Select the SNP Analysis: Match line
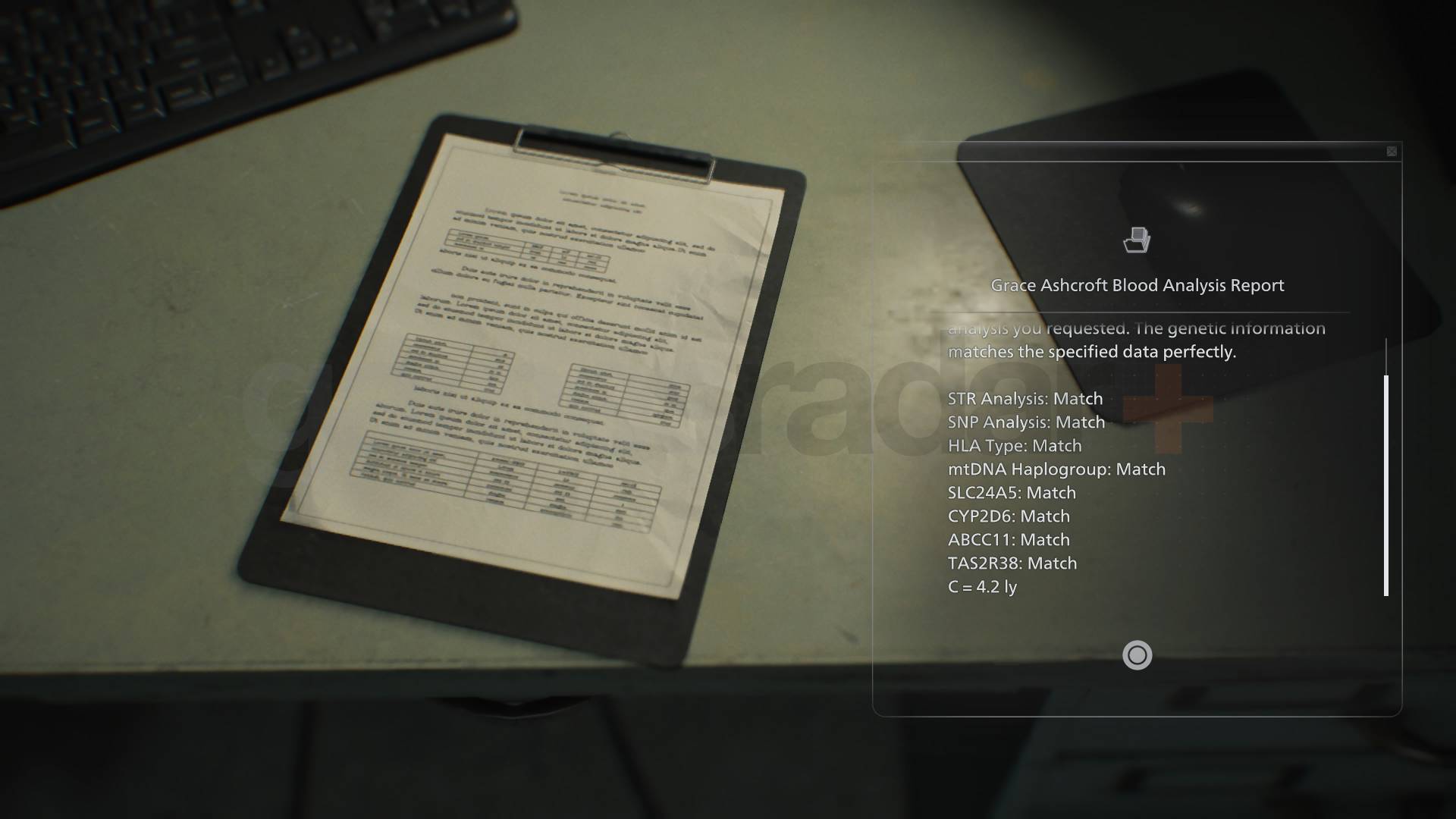Image resolution: width=1456 pixels, height=819 pixels. (x=1027, y=422)
